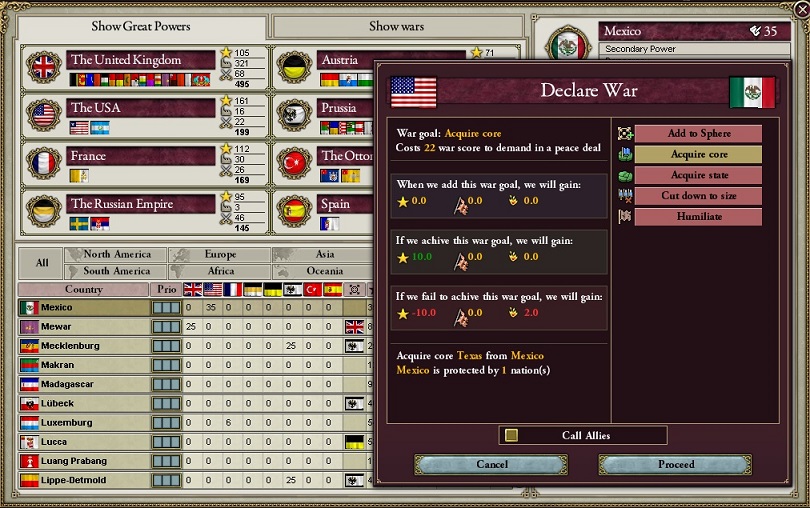Select the Add to Sphere war goal
This screenshot has width=810, height=508.
point(698,134)
